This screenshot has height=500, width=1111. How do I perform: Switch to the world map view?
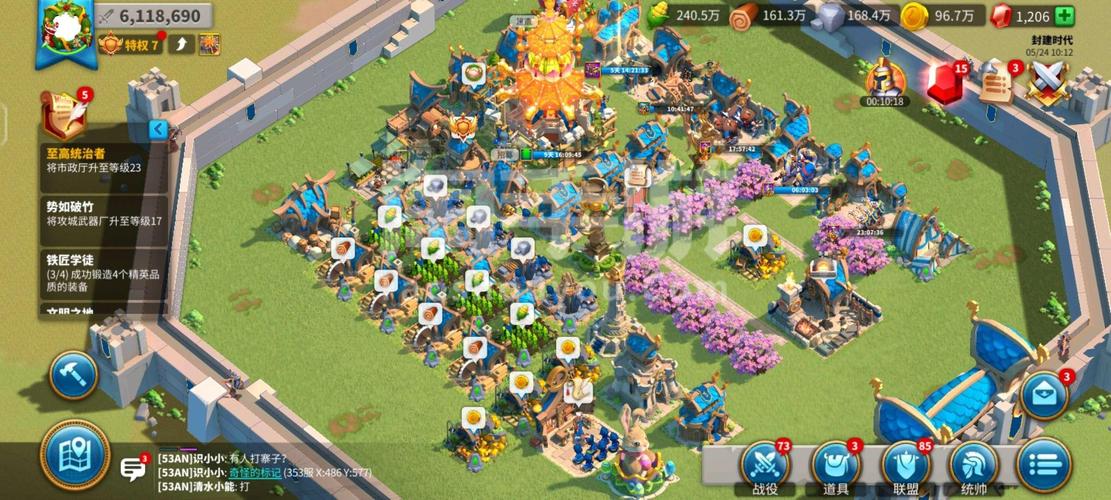click(x=74, y=456)
